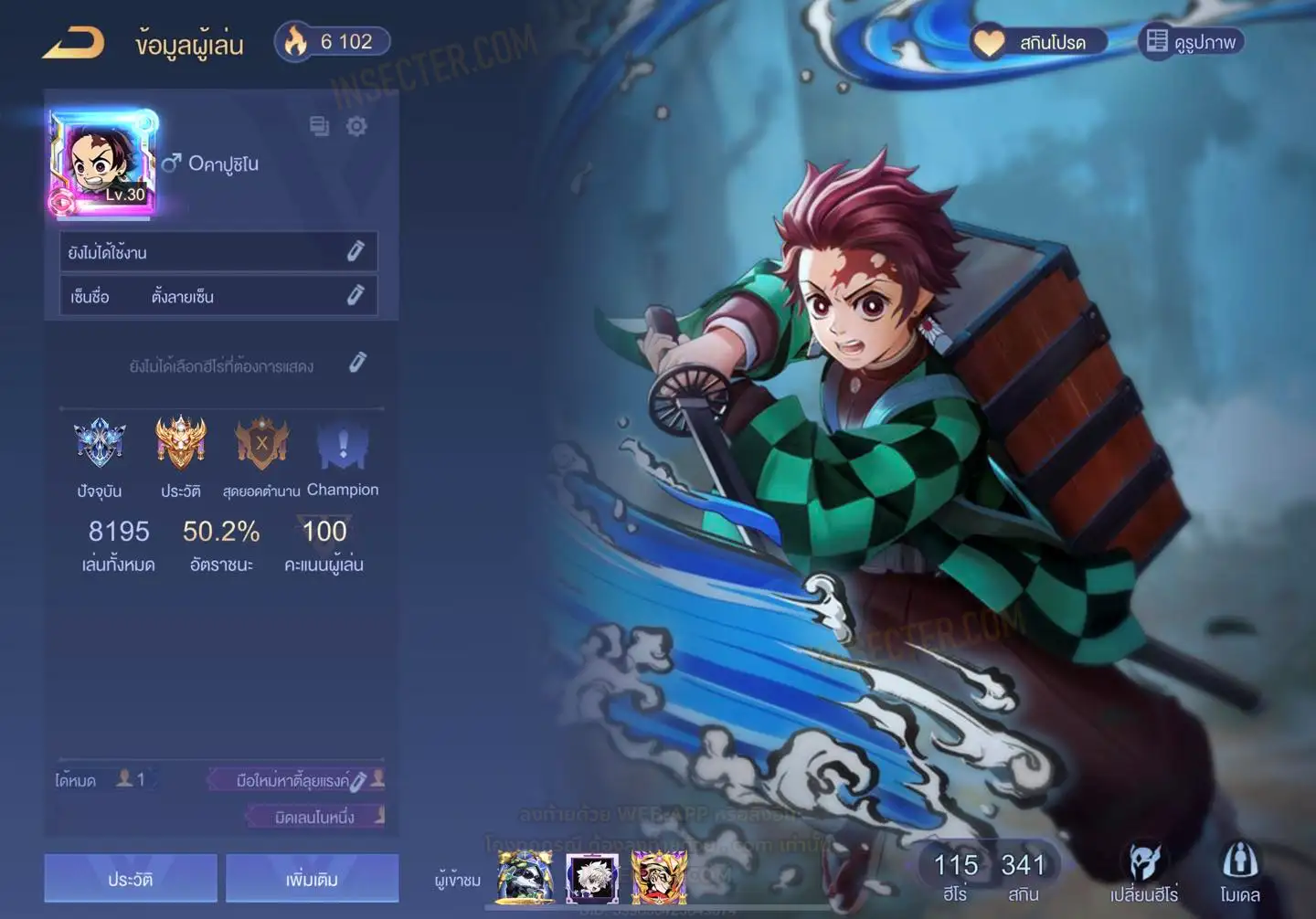Screen dimensions: 1316x919
Task: Open the ประวัติ history button
Action: coord(131,879)
